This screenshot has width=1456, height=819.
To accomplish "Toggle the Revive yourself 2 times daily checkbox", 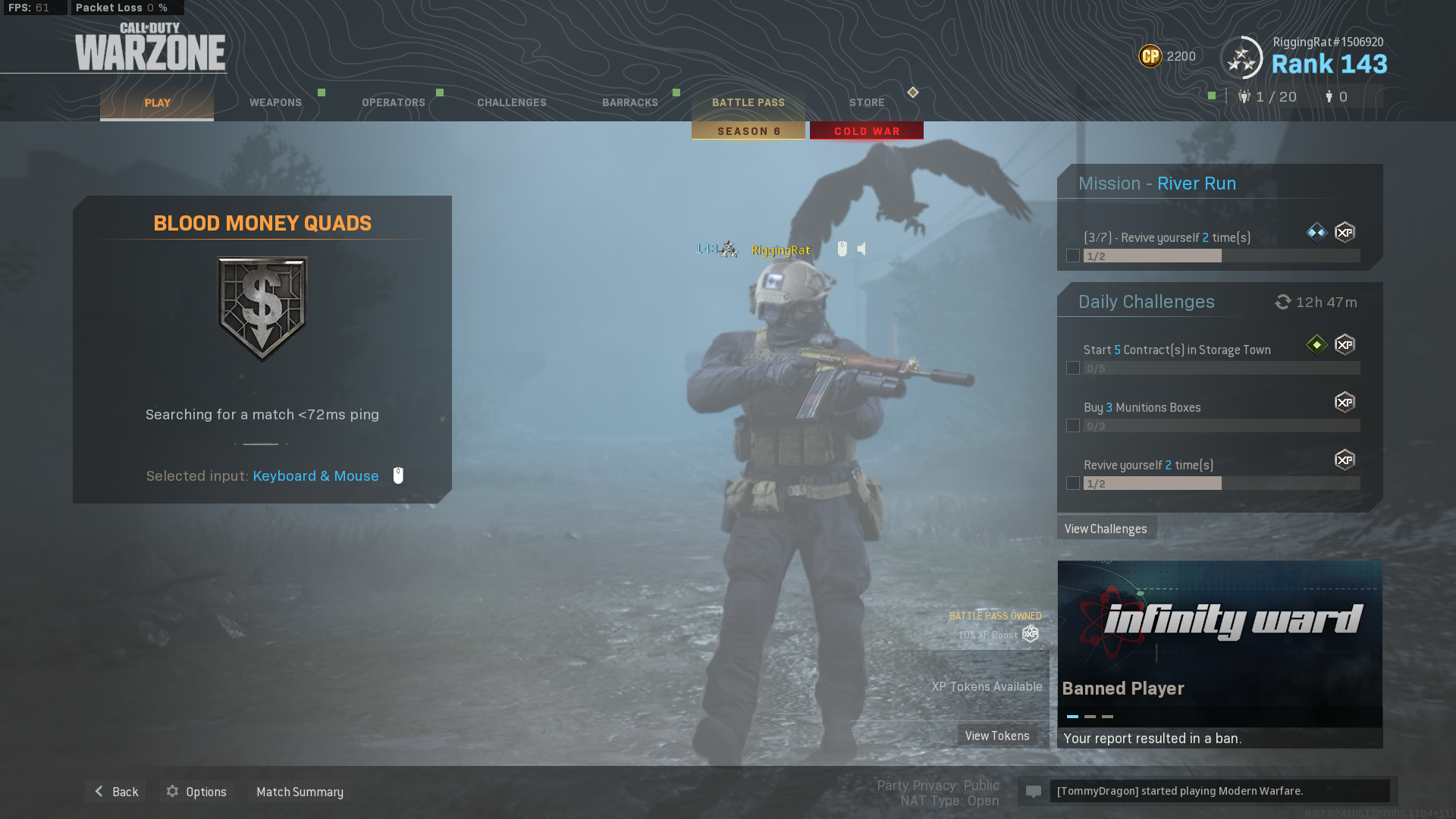I will pos(1073,483).
